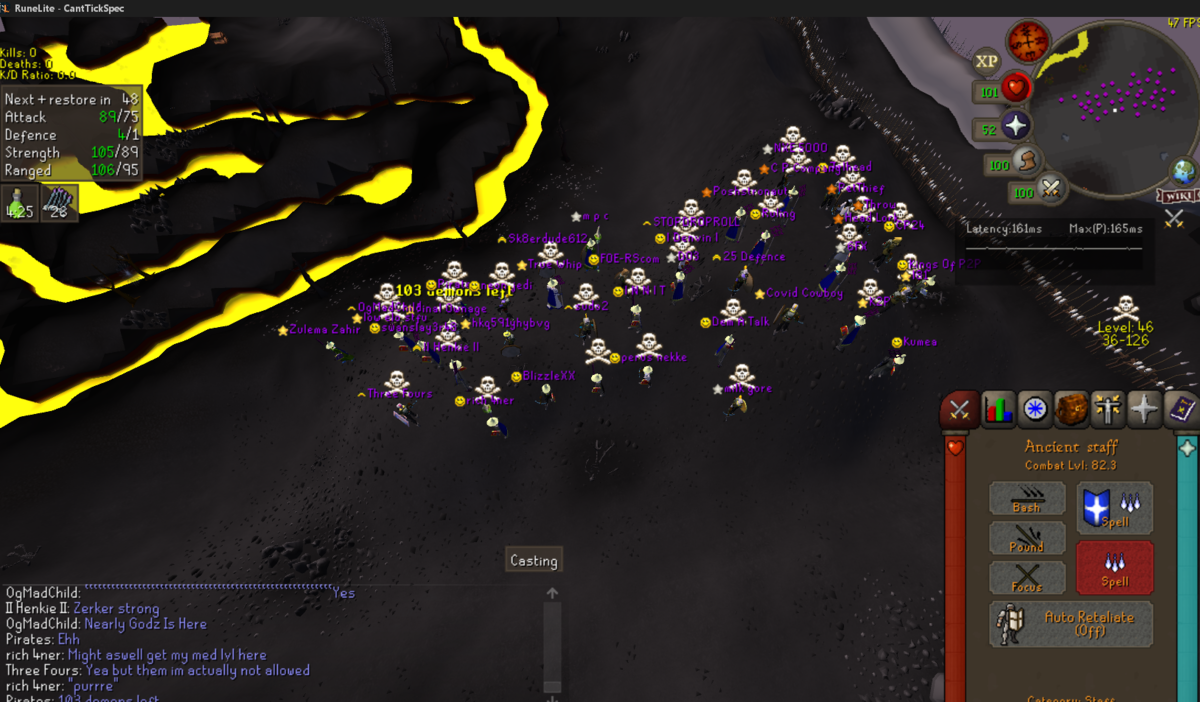Toggle Auto Retaliate on

[x=1070, y=624]
